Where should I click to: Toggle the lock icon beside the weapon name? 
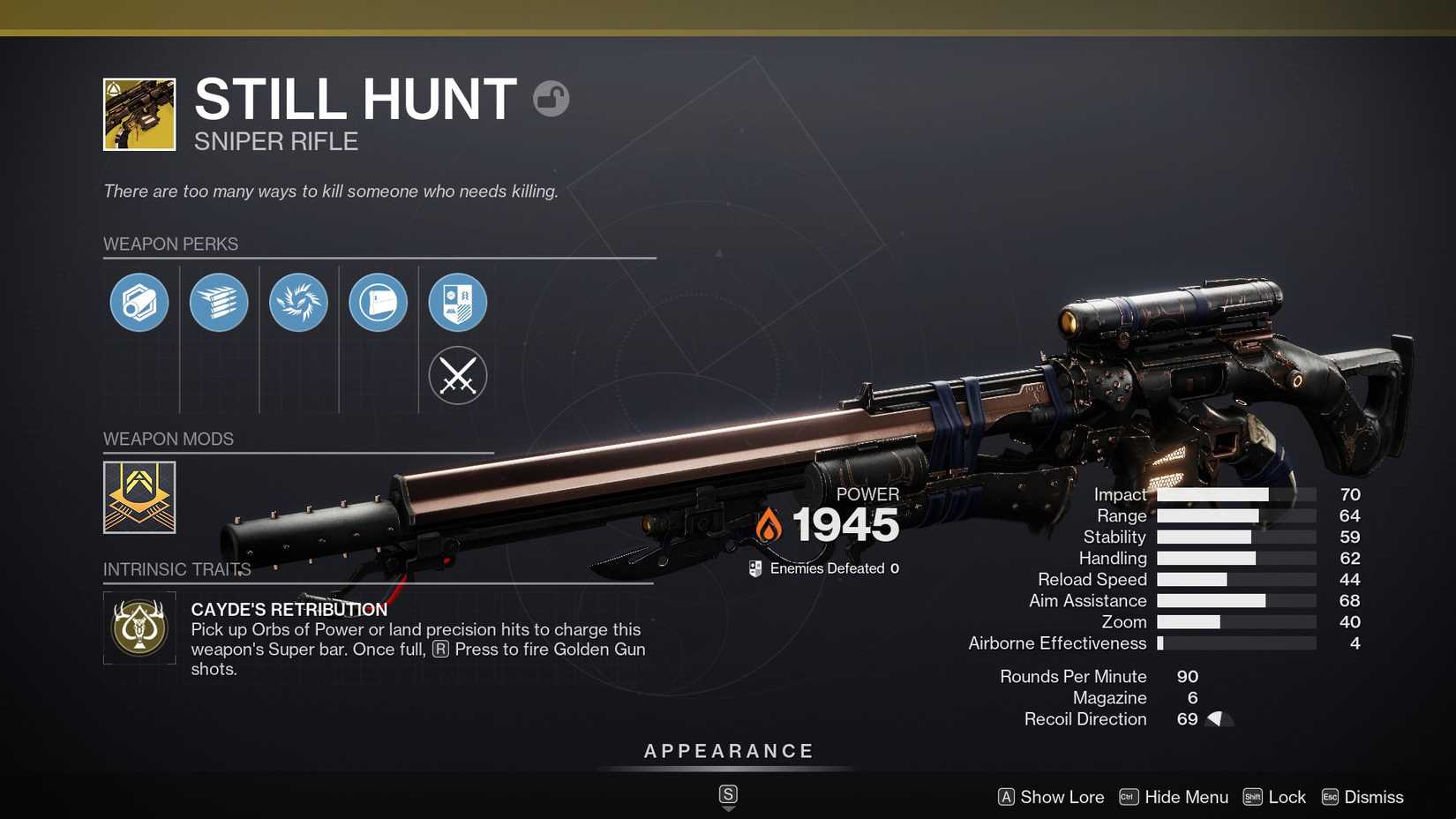pyautogui.click(x=552, y=99)
